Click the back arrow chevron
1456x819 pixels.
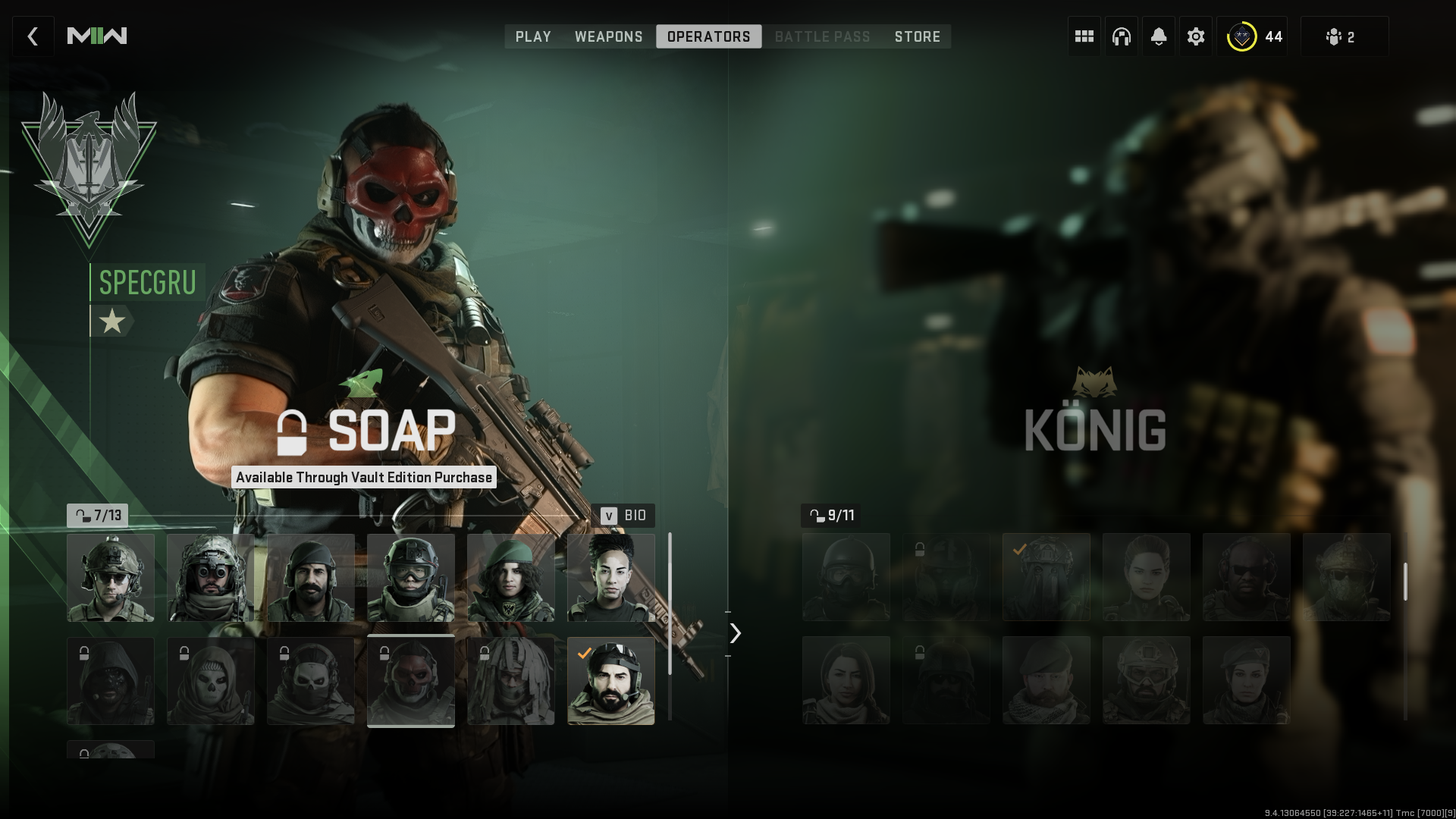[x=33, y=36]
